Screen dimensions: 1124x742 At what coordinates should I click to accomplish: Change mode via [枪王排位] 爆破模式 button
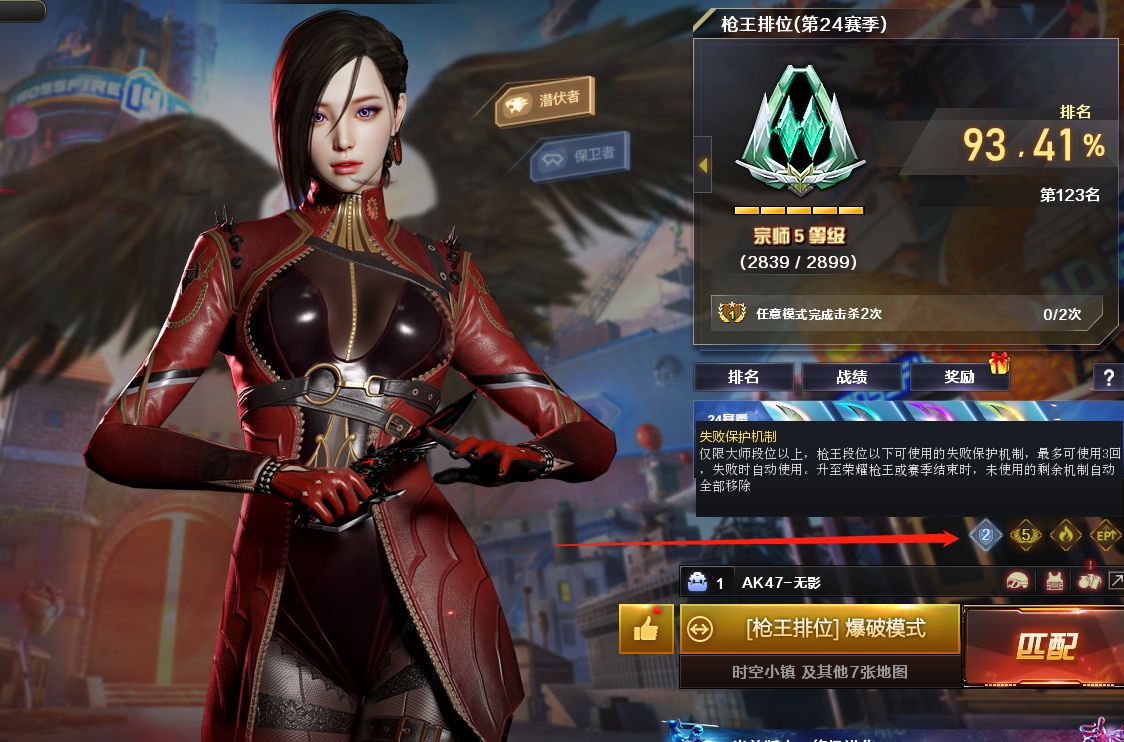tap(820, 628)
